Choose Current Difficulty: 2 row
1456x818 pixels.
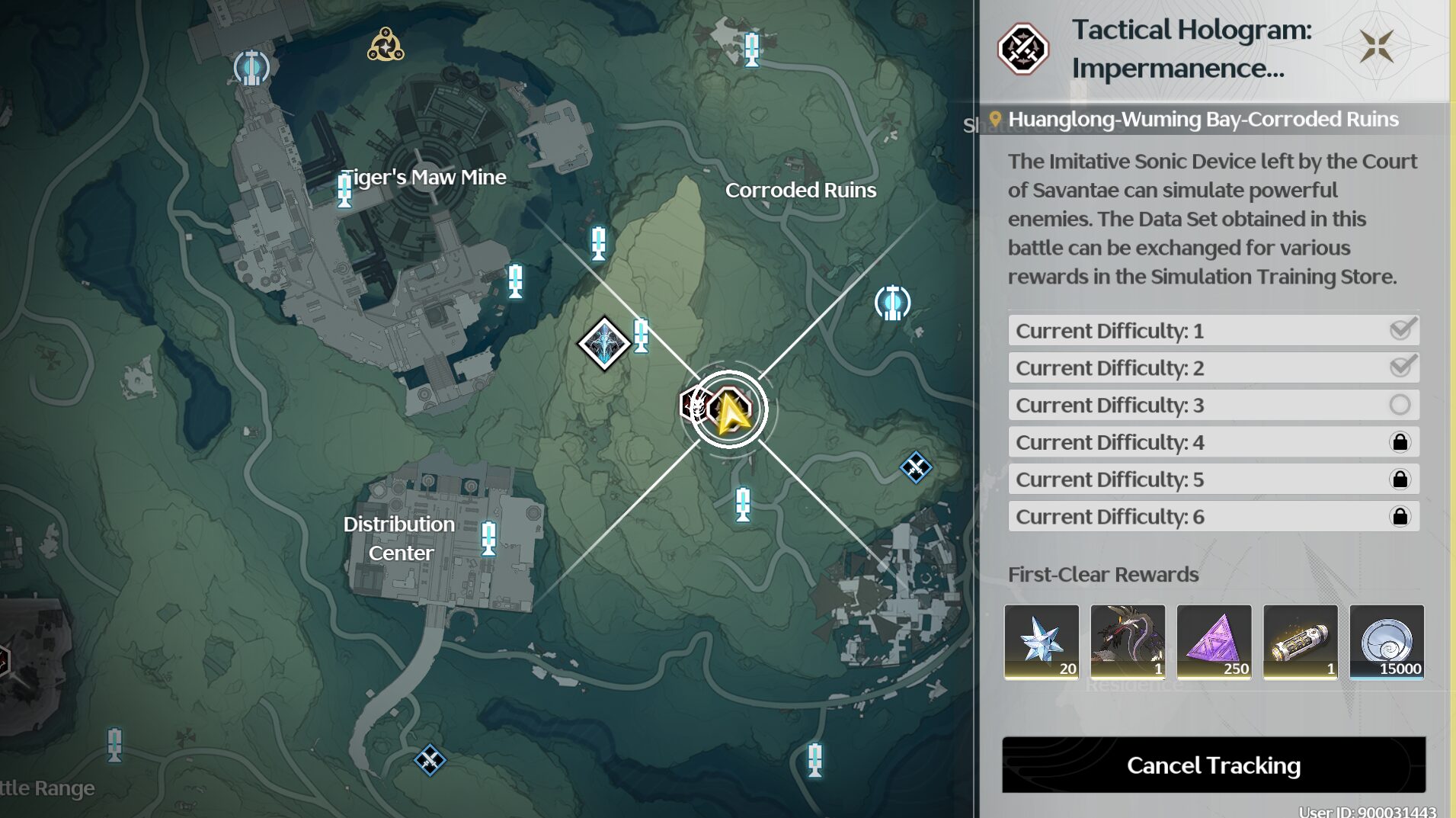(1213, 368)
